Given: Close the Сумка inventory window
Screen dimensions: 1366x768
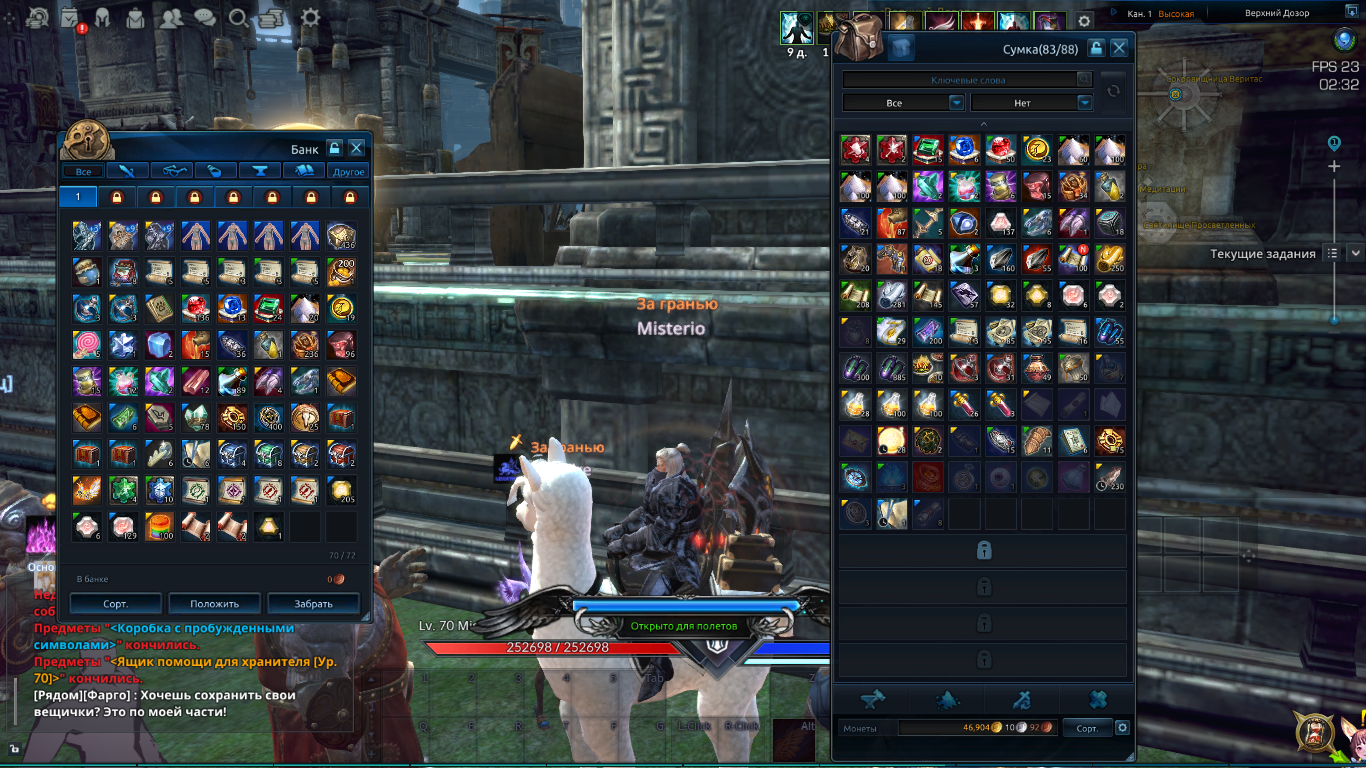Looking at the screenshot, I should [1119, 48].
